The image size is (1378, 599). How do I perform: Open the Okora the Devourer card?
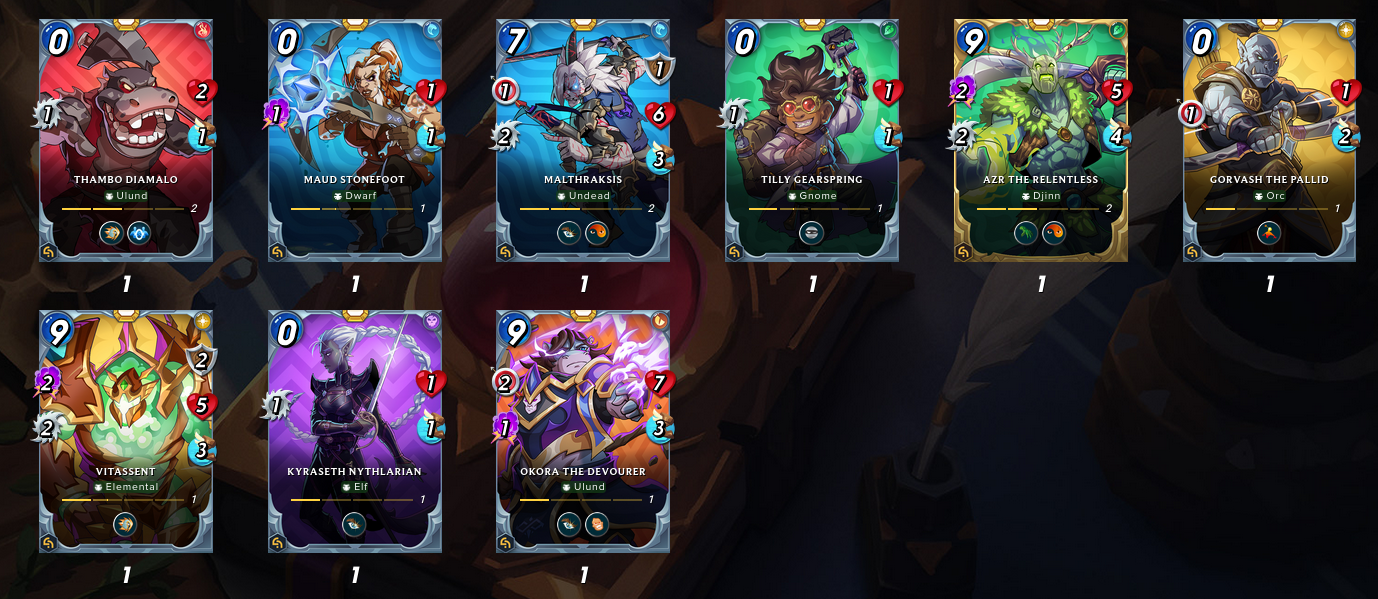click(584, 431)
